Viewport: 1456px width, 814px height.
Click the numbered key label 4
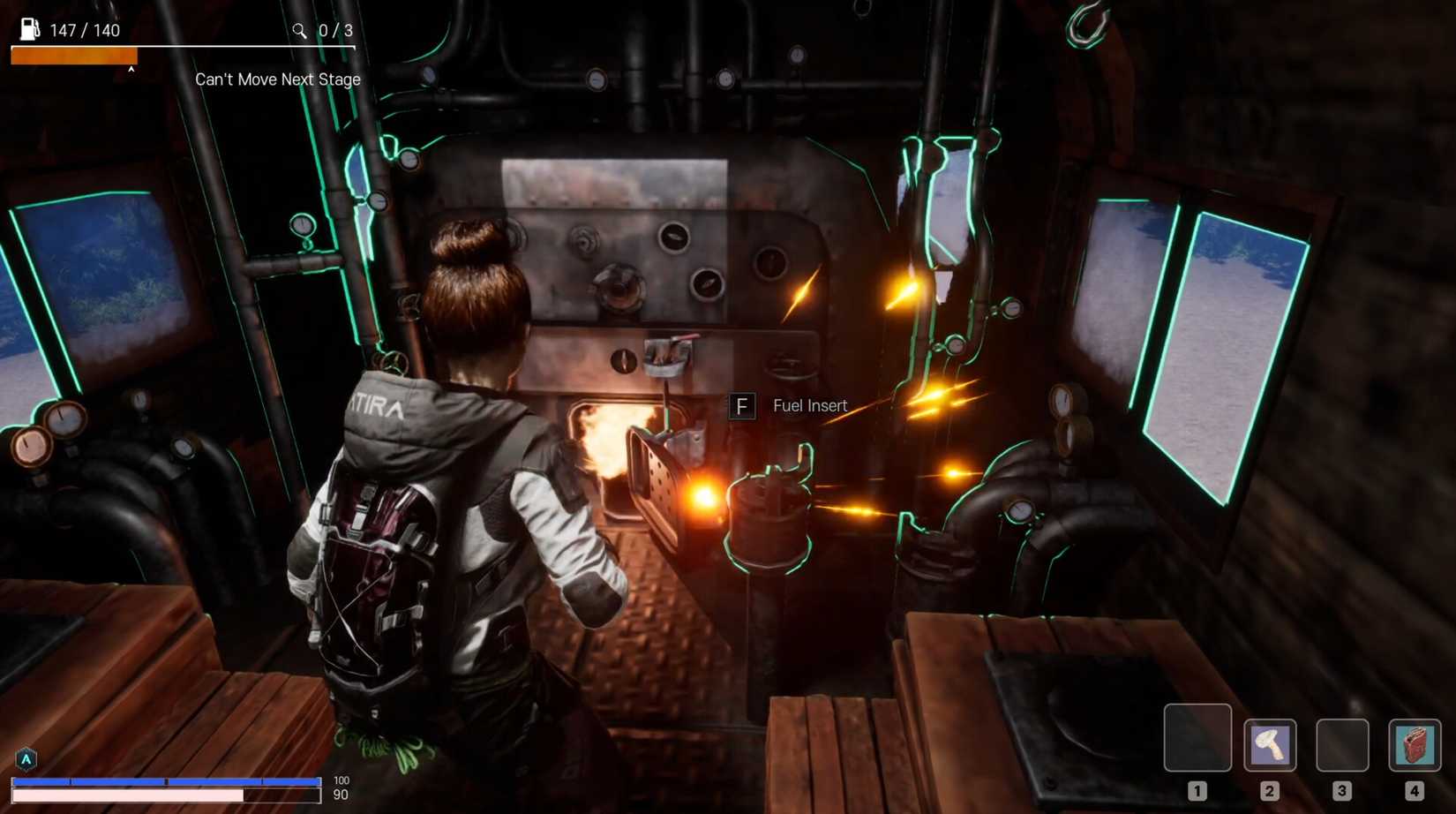pyautogui.click(x=1415, y=791)
